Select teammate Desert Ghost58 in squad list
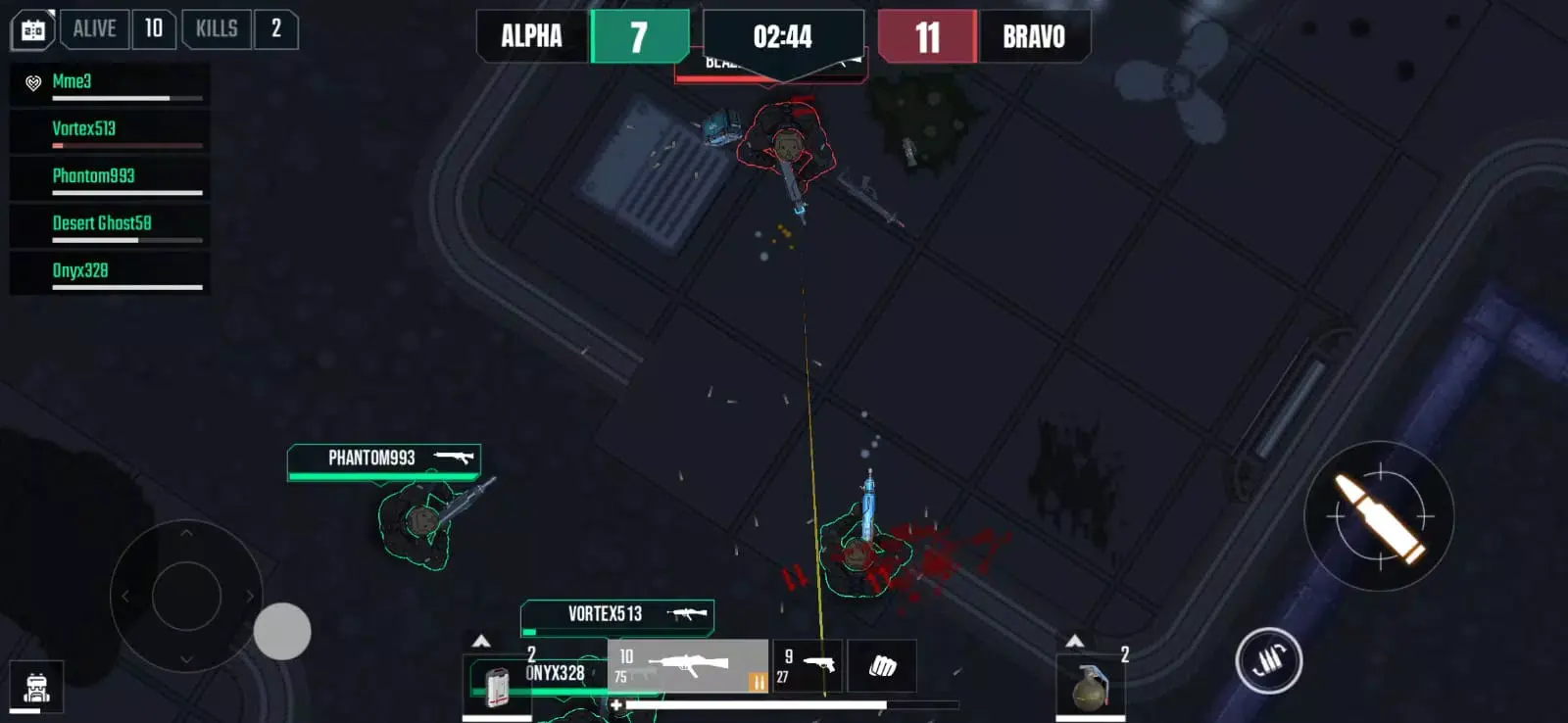 pos(110,224)
